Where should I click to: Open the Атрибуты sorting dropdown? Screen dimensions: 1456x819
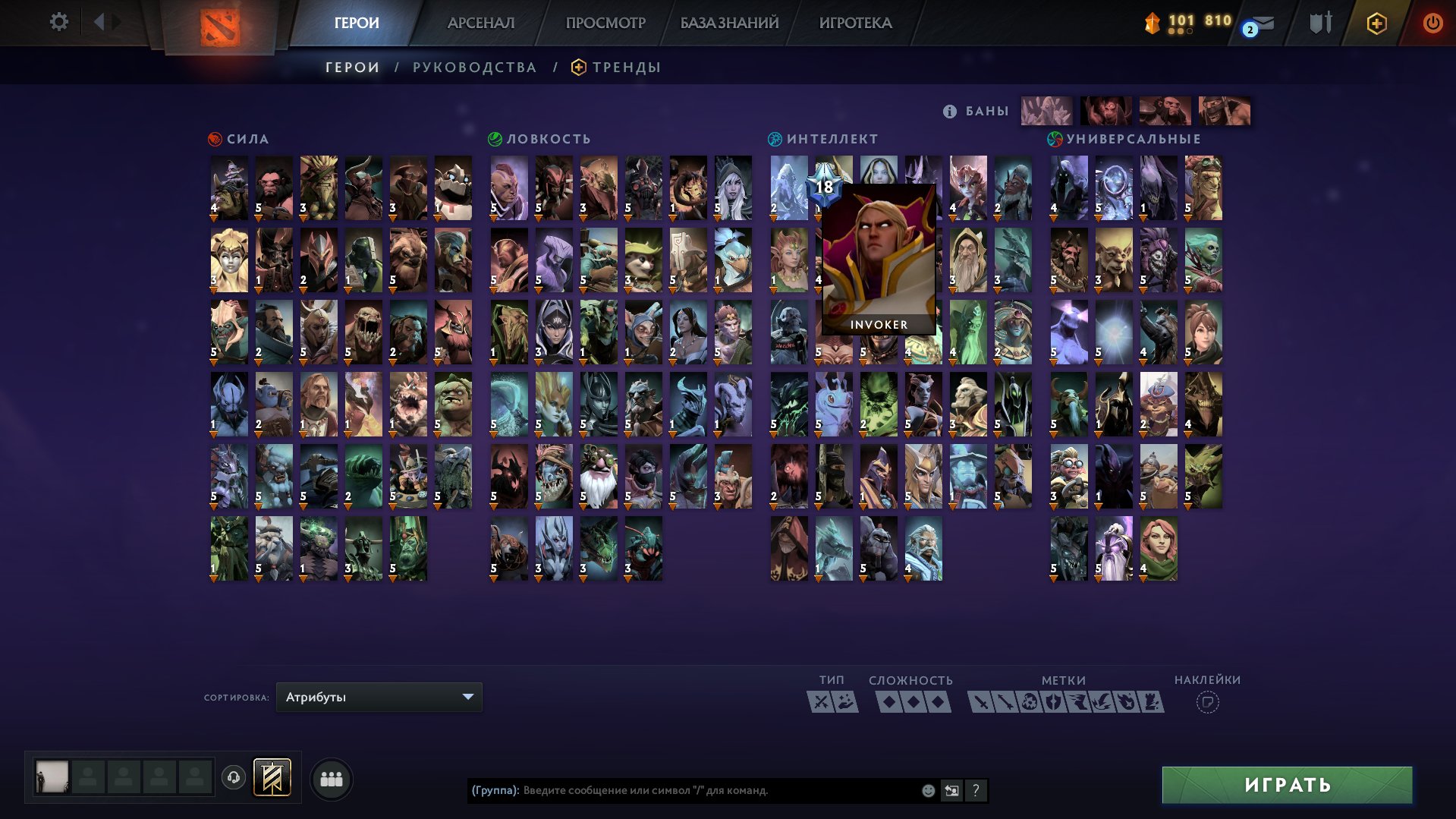coord(378,696)
